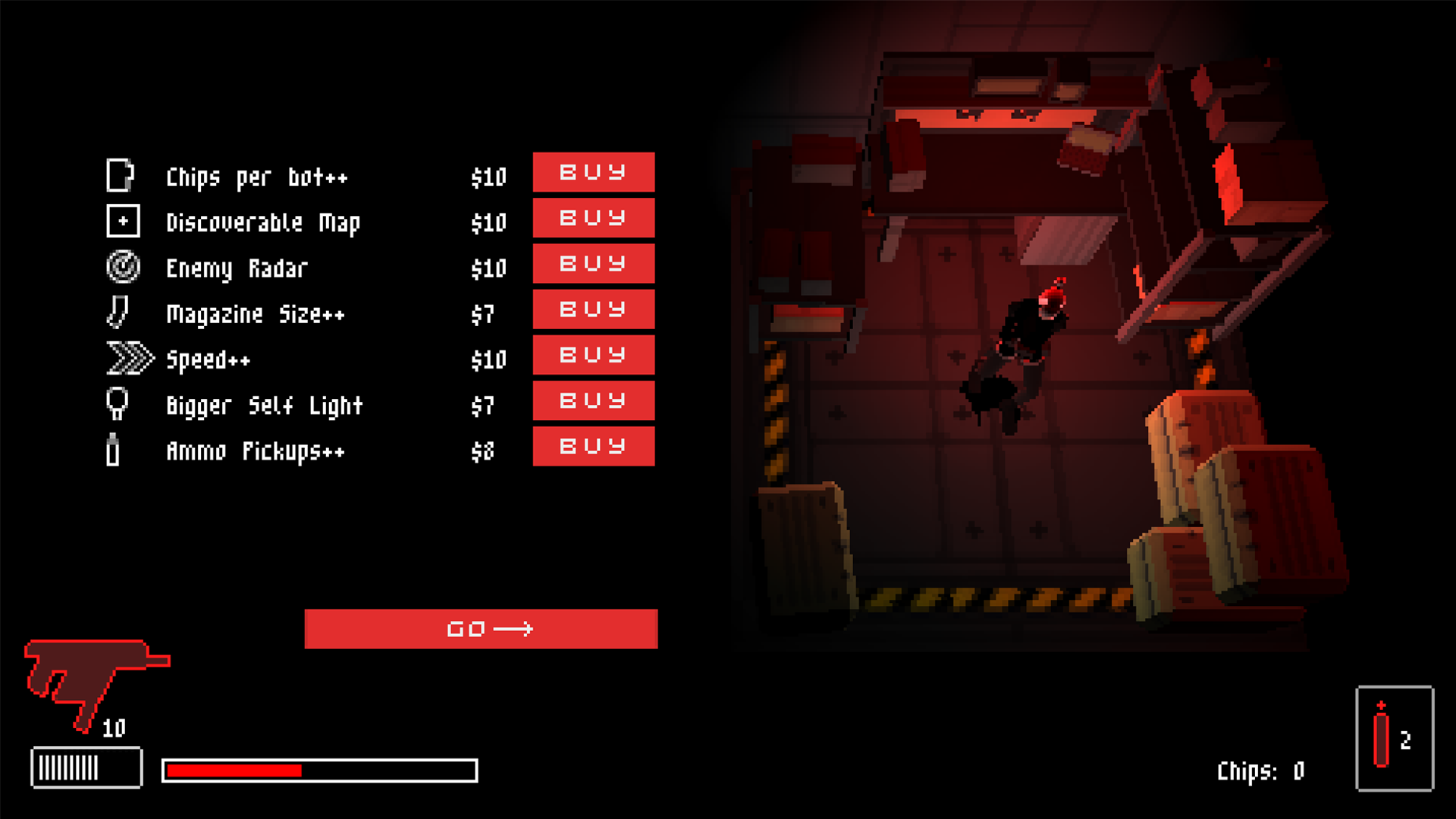Purchase the Bigger Self Light upgrade
Viewport: 1456px width, 819px height.
coord(593,400)
